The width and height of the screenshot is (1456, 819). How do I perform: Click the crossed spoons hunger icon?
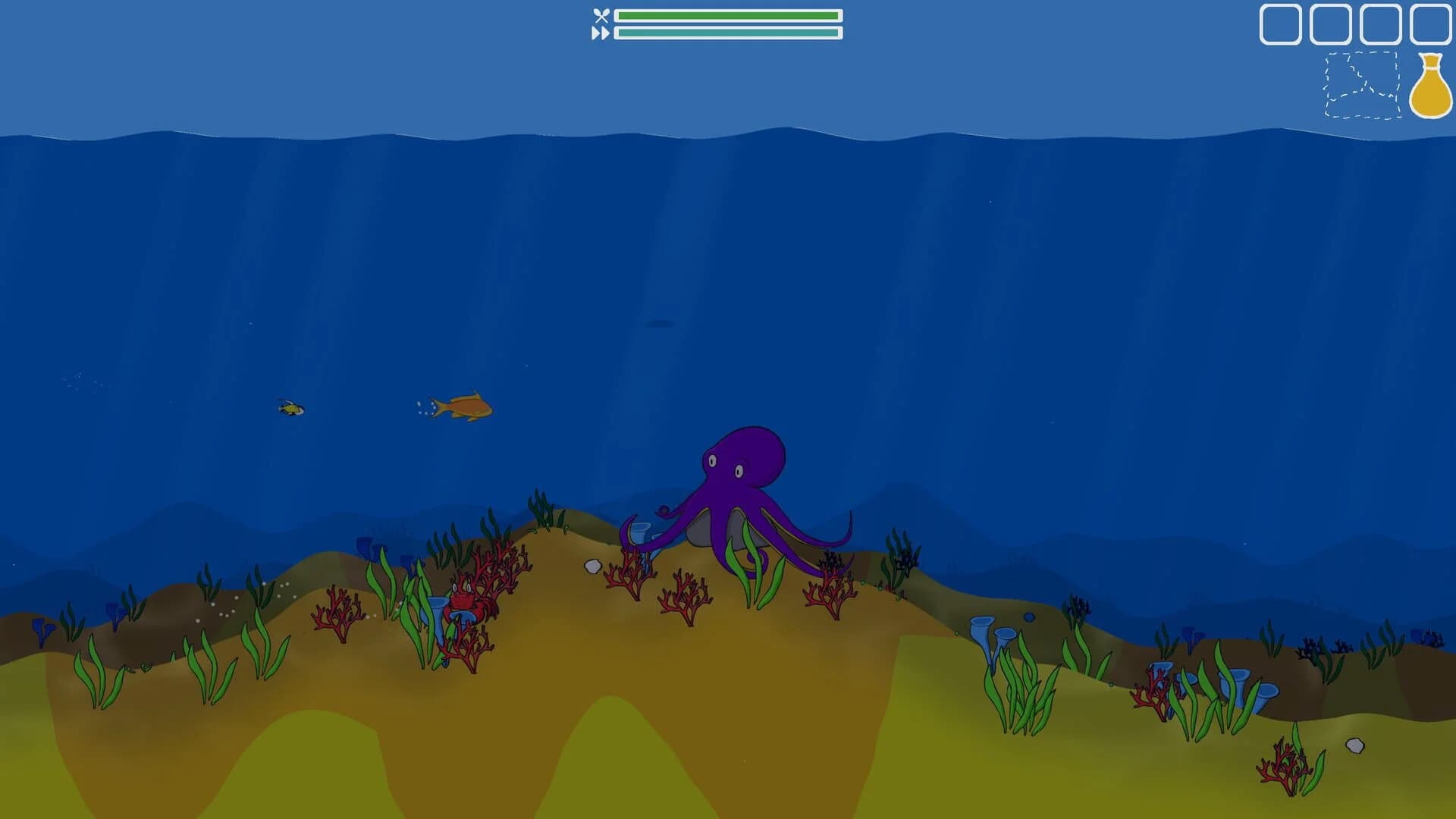pyautogui.click(x=600, y=14)
